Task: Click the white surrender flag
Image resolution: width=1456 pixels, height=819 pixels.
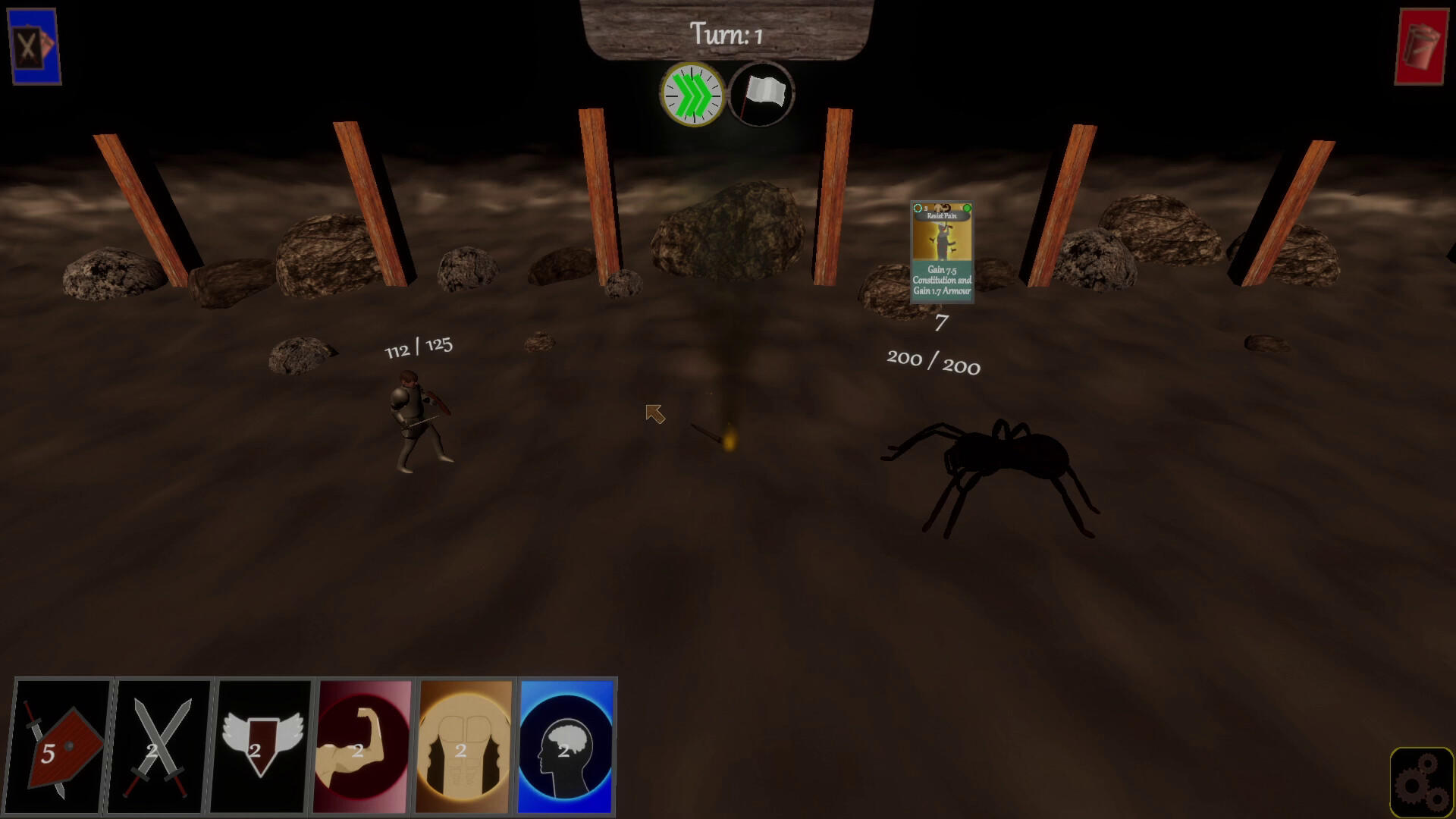Action: pos(761,93)
